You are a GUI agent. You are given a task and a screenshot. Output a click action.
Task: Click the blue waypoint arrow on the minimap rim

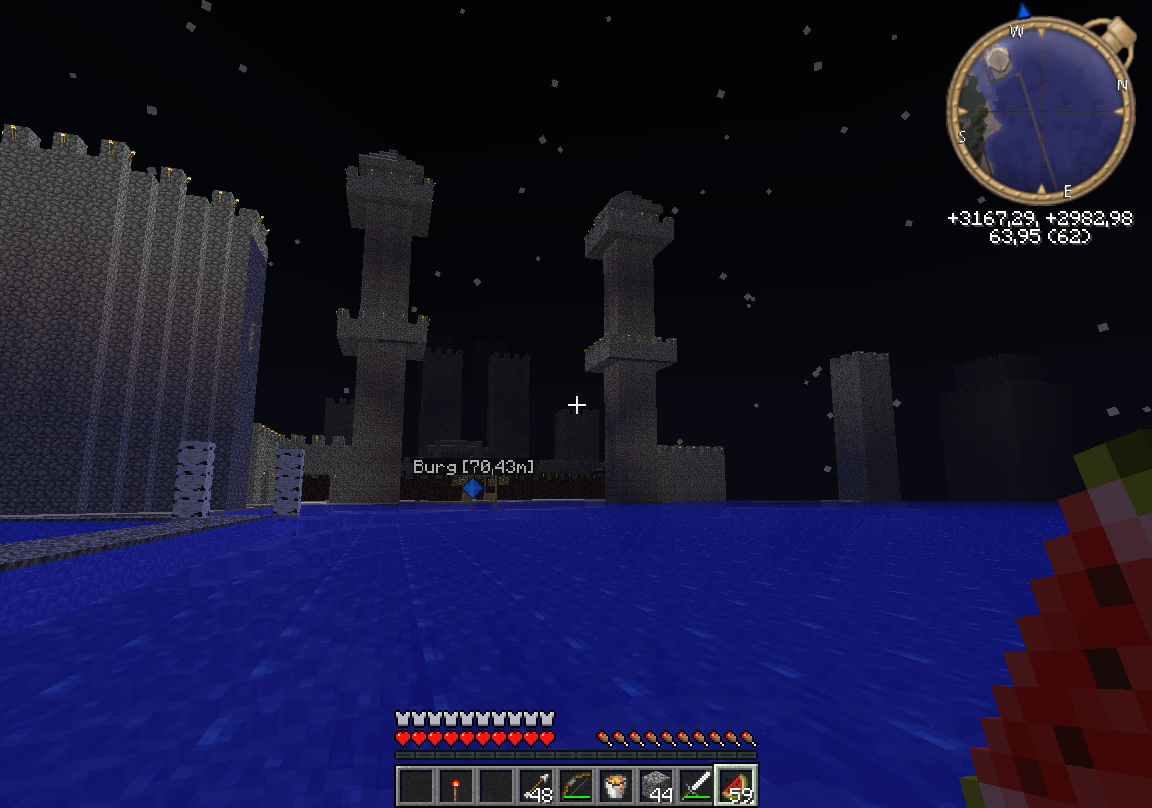1023,10
